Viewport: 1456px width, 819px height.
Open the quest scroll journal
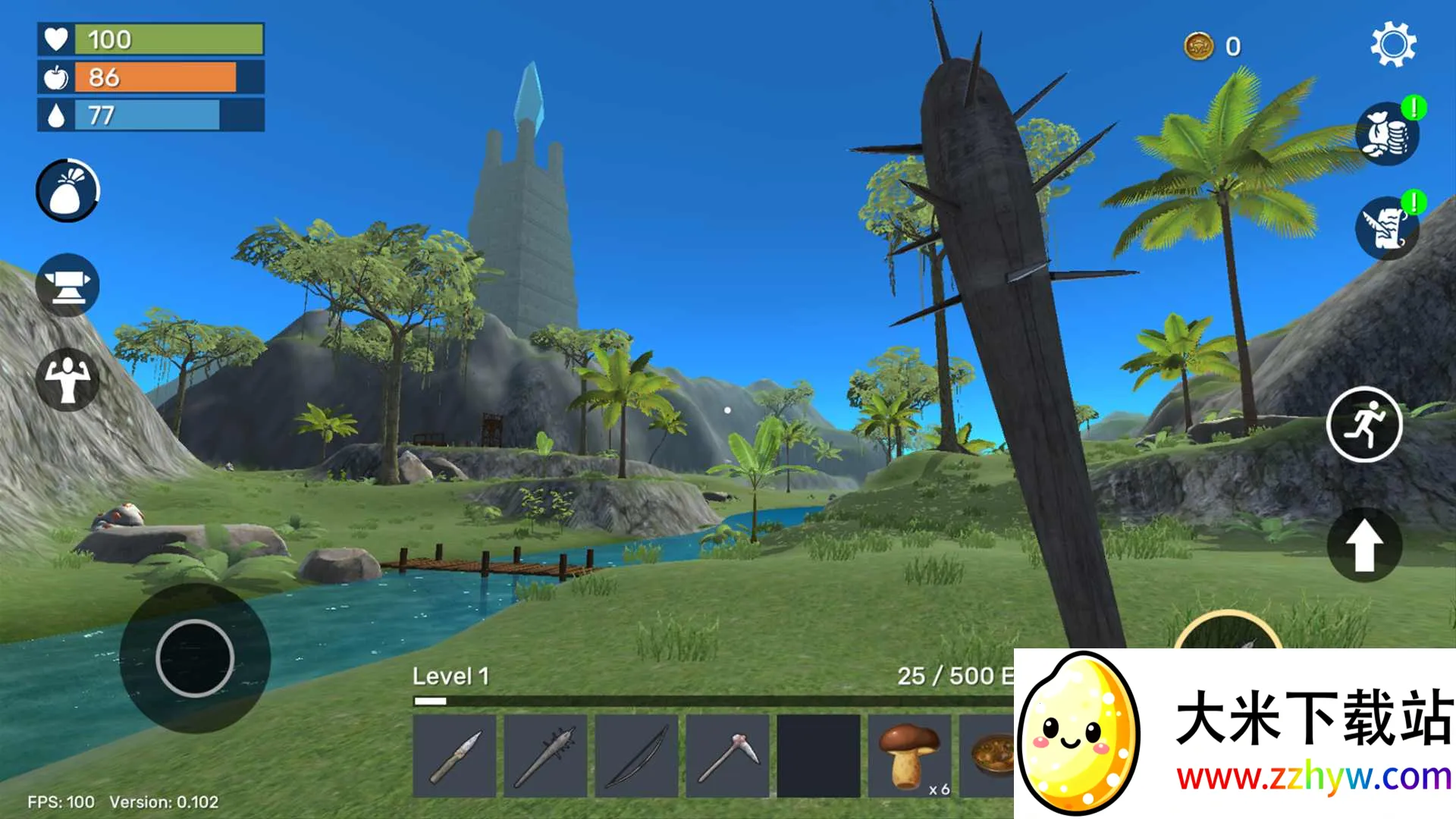click(x=1387, y=228)
